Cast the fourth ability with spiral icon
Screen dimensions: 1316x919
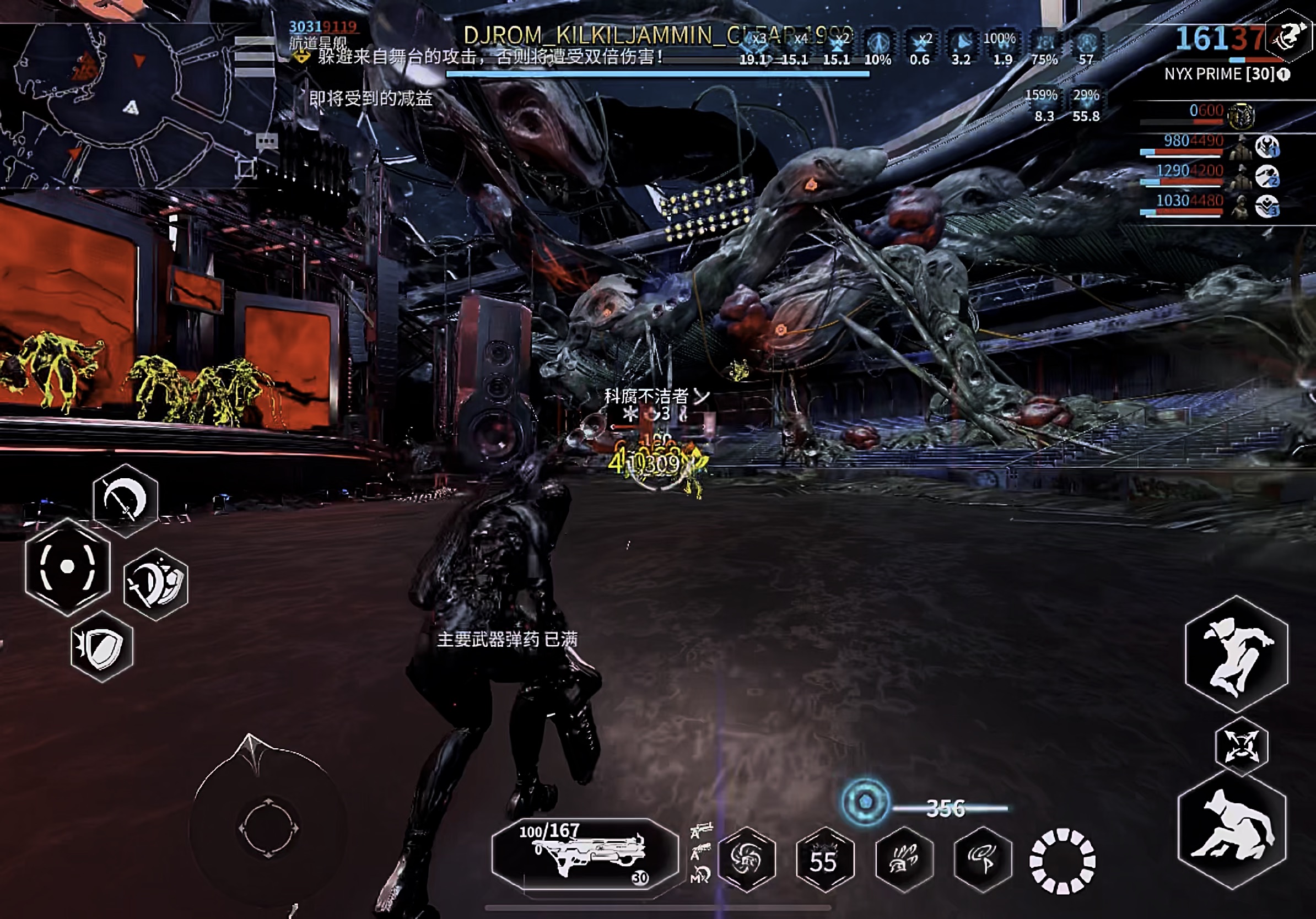pos(983,859)
